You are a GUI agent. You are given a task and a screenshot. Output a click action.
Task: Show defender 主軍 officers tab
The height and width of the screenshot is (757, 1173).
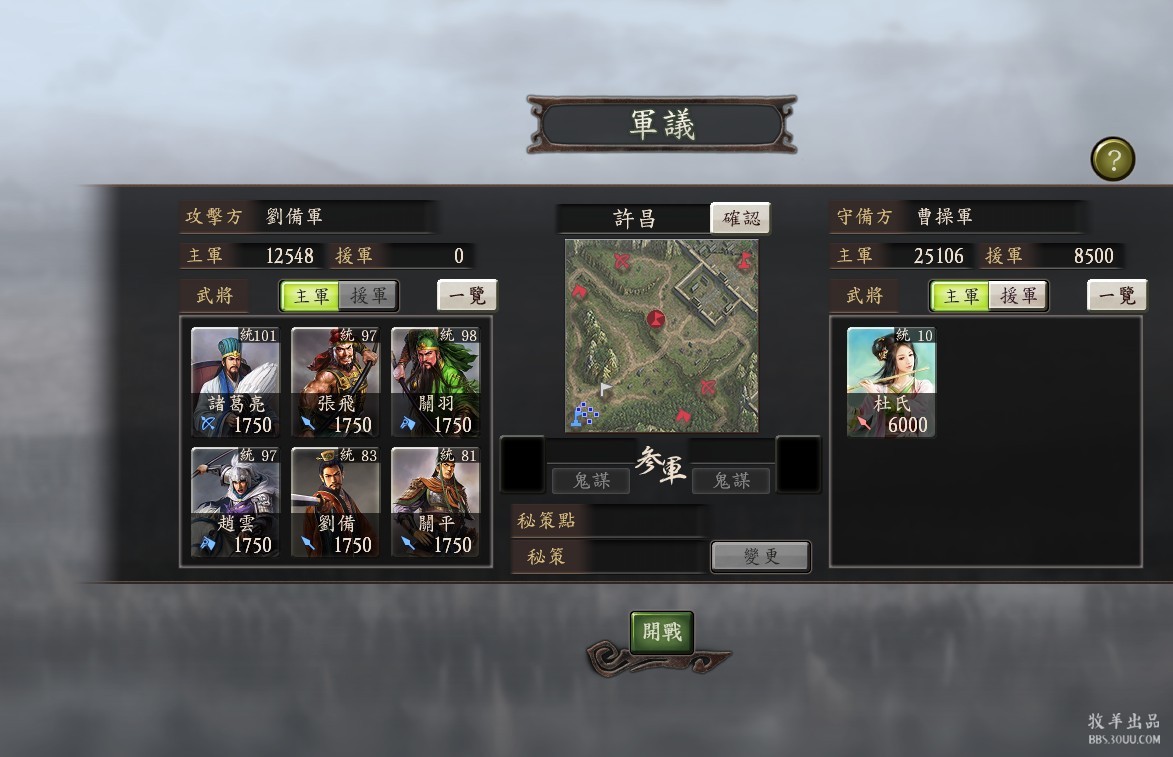(x=961, y=296)
